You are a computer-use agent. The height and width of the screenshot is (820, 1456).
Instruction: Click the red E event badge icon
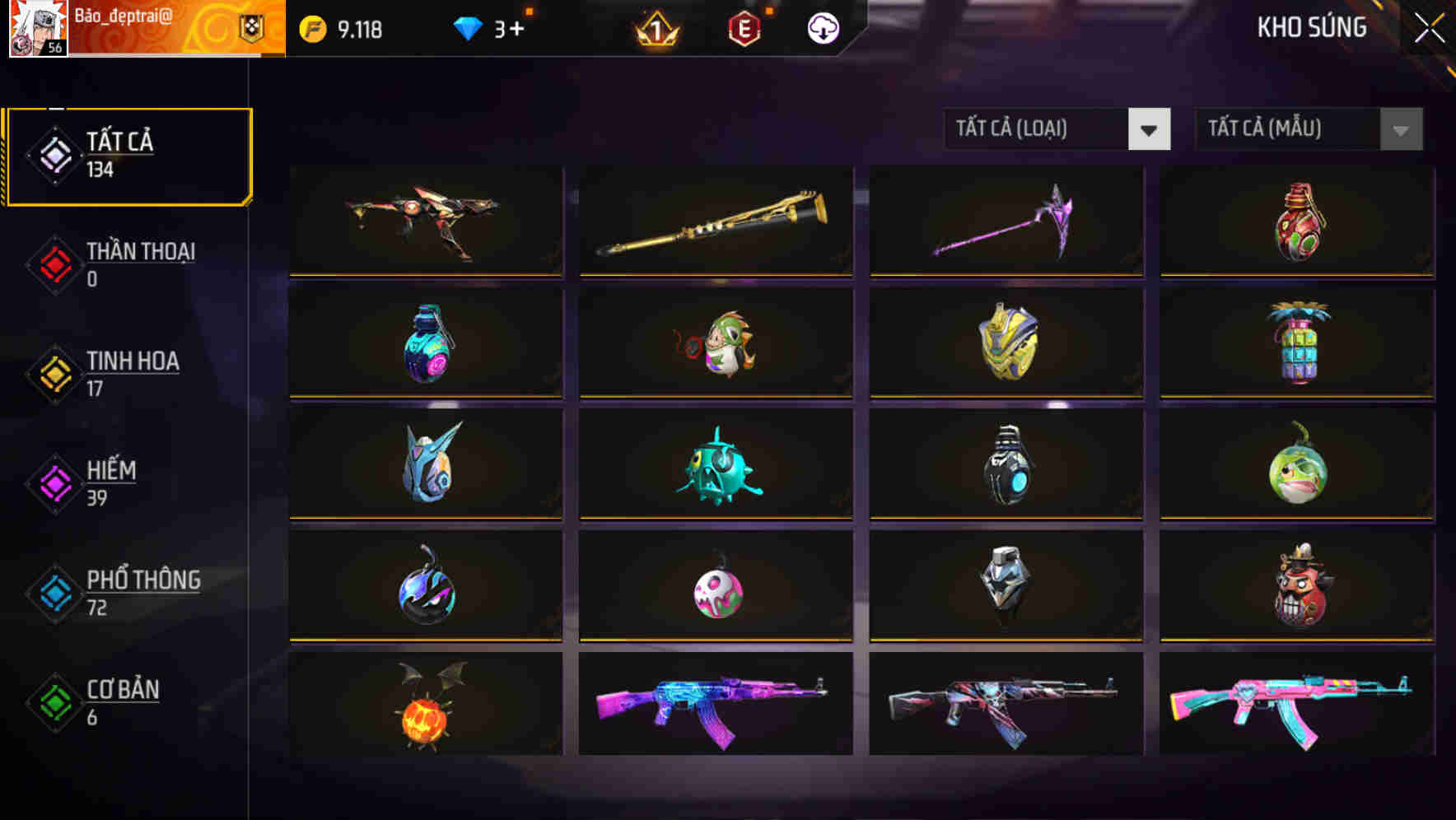745,27
